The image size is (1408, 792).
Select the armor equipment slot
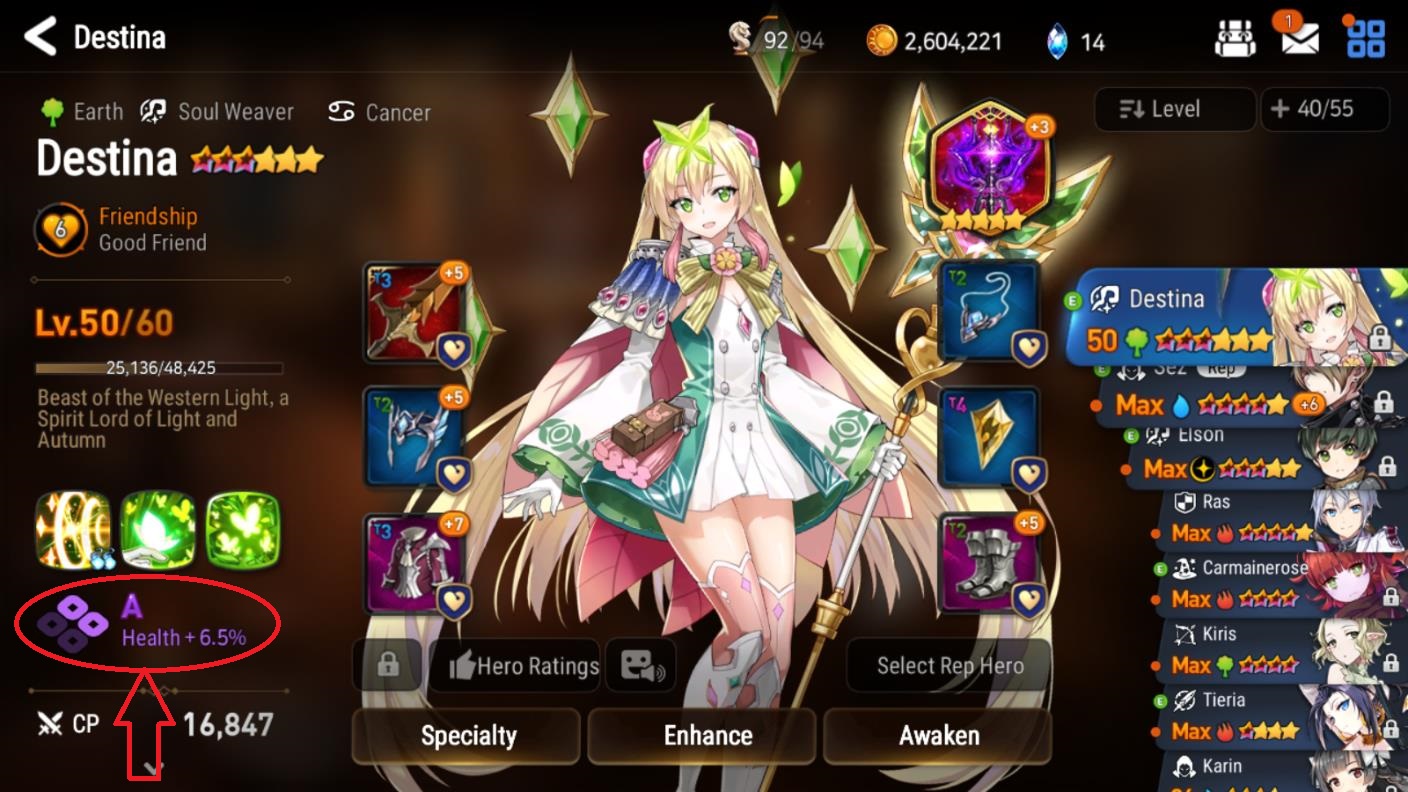click(x=415, y=563)
